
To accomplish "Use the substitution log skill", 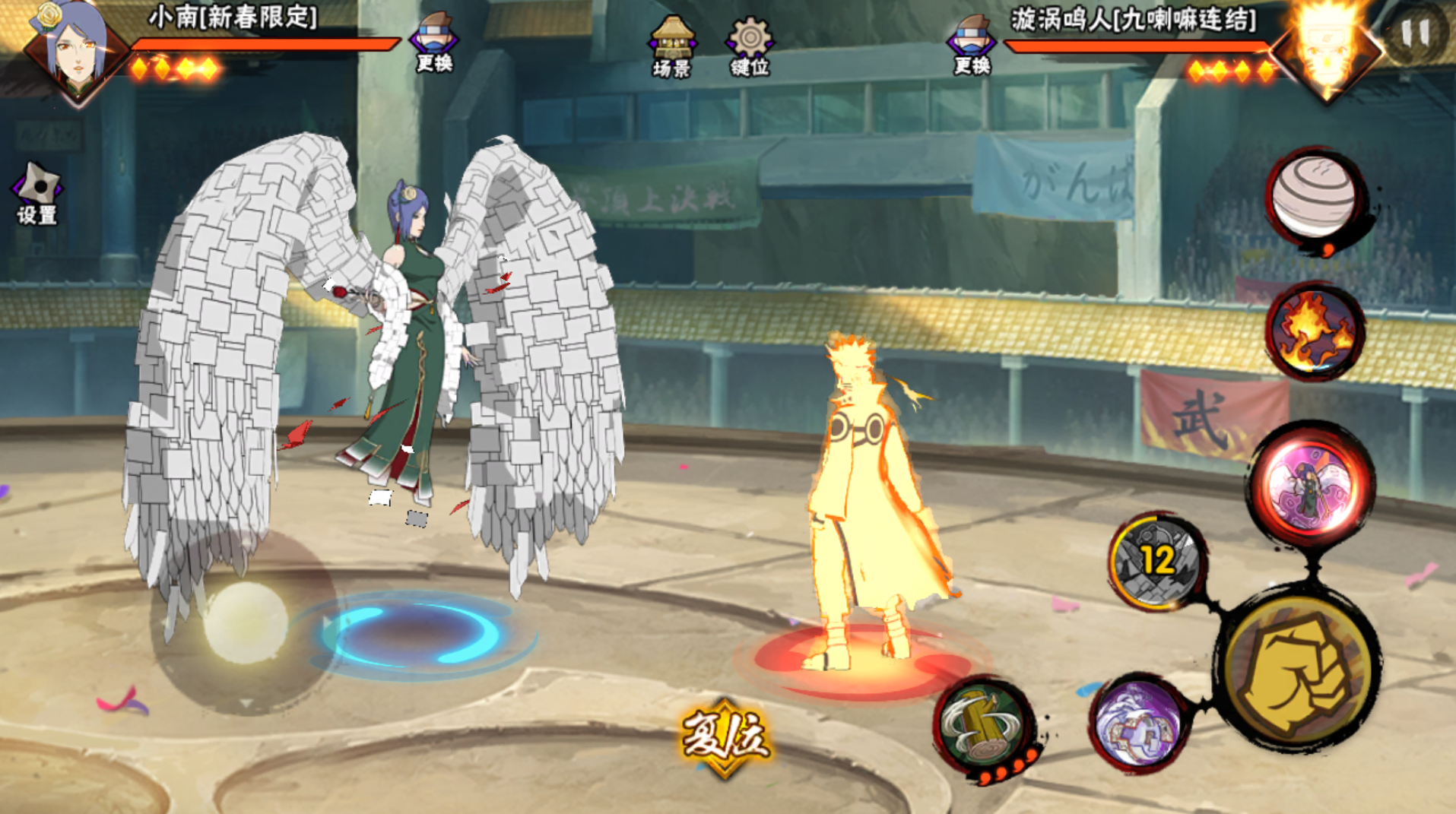I will (x=984, y=726).
